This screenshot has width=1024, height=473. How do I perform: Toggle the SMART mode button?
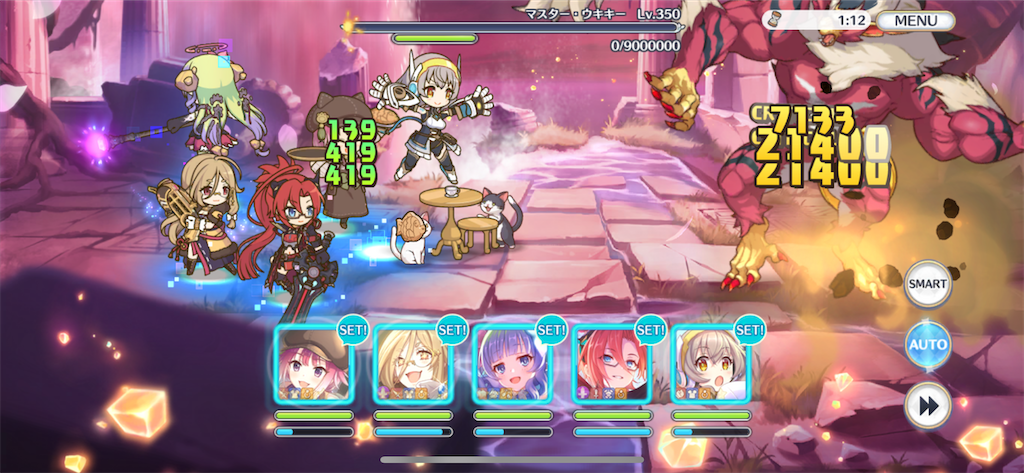tap(927, 286)
